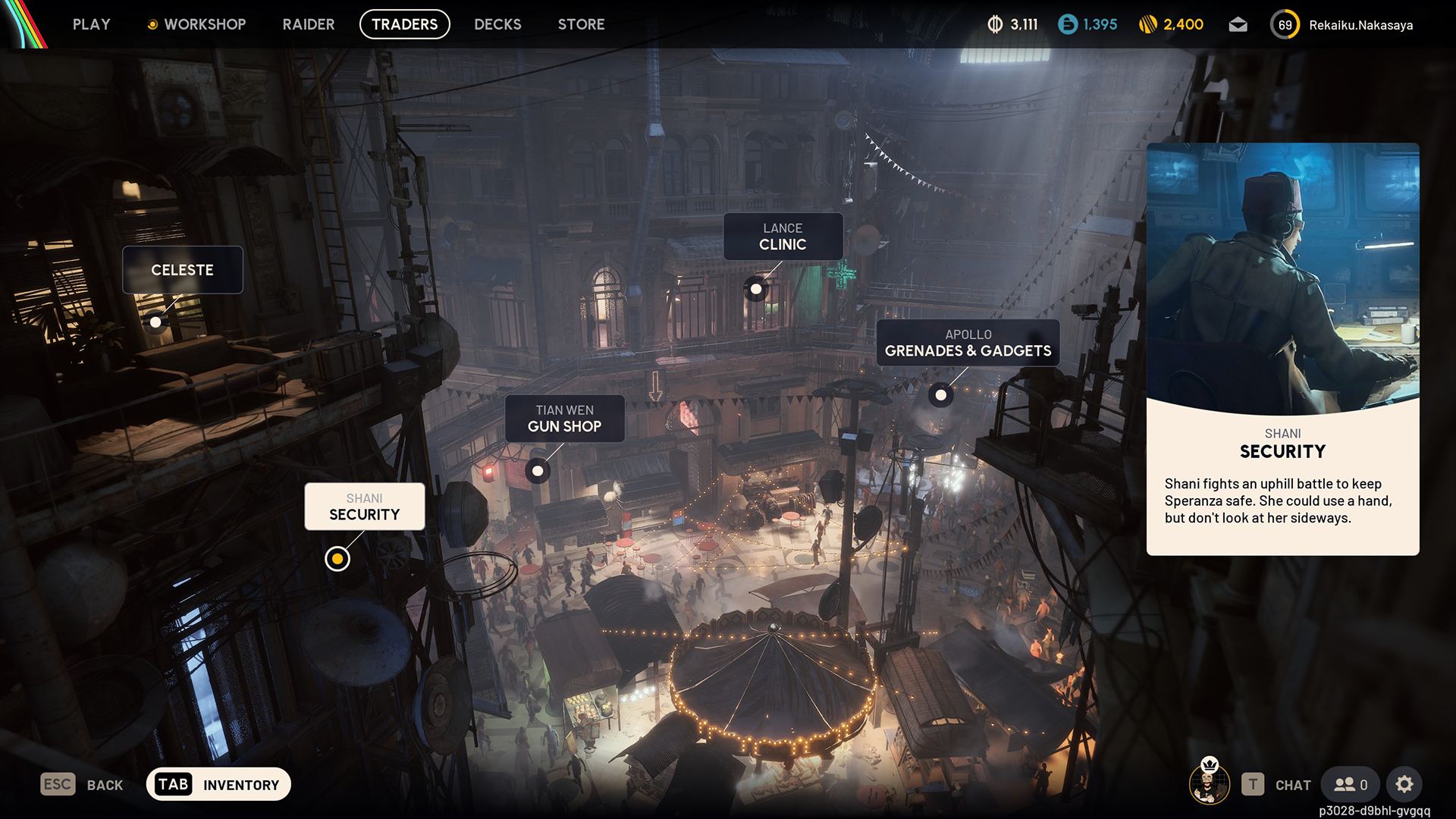
Task: Open the Decks tab
Action: pyautogui.click(x=497, y=24)
